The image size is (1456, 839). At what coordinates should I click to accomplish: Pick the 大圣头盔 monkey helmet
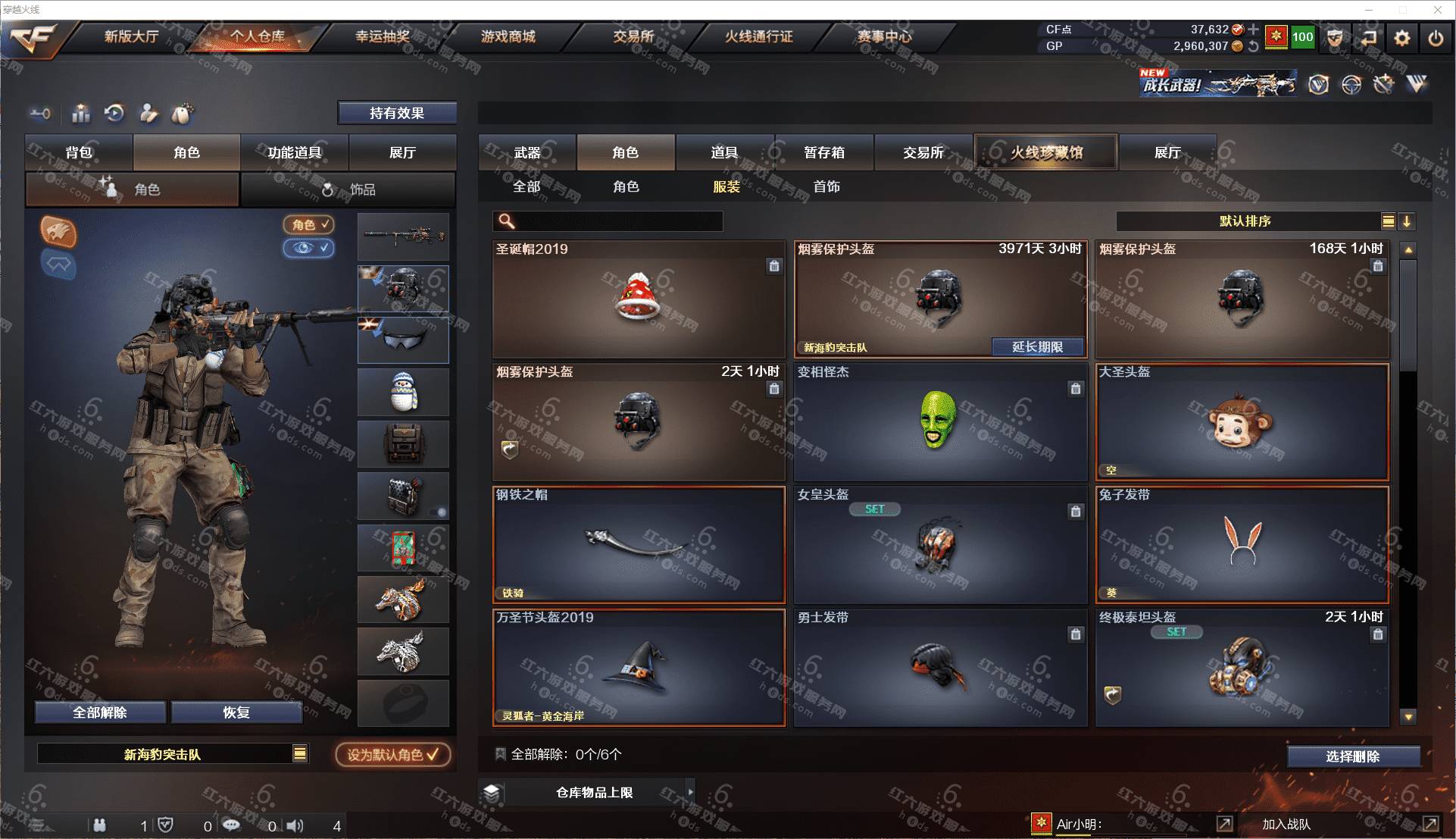pyautogui.click(x=1242, y=422)
